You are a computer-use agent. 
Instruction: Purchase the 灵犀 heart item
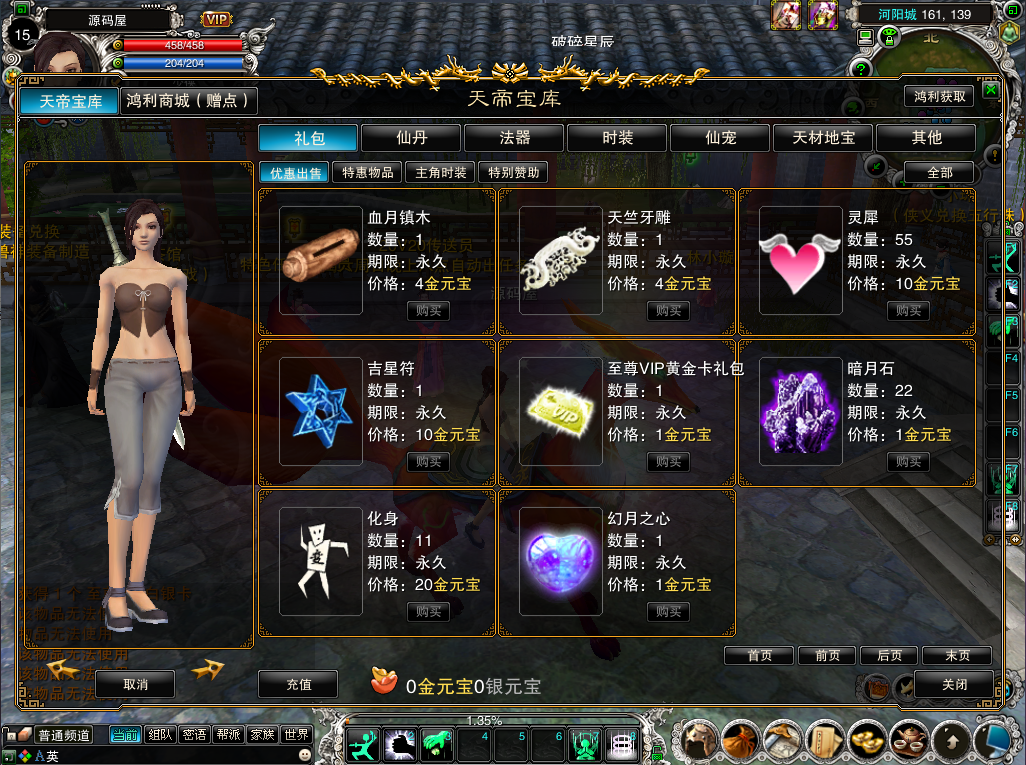point(909,311)
